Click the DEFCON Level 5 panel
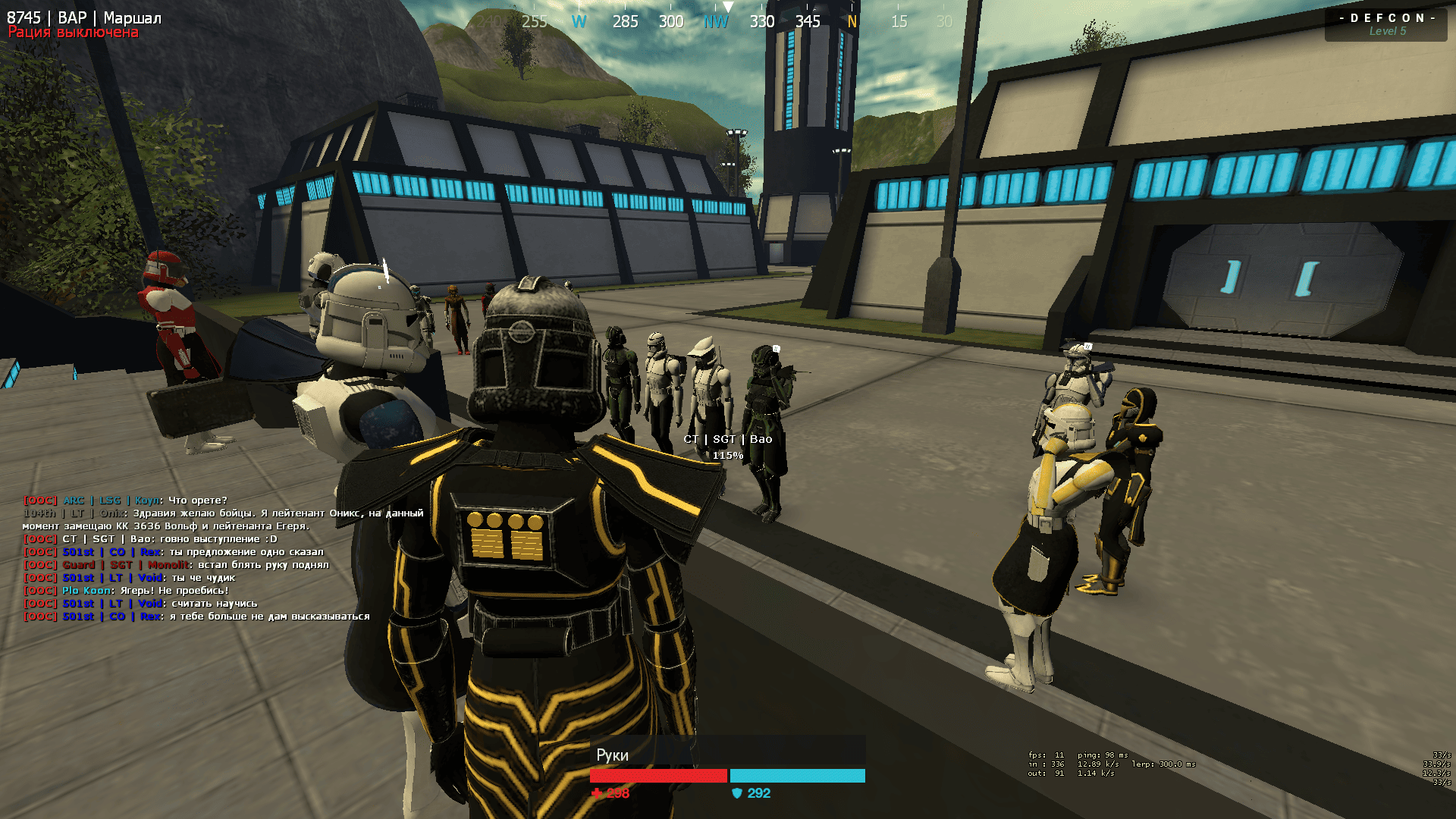 point(1386,24)
